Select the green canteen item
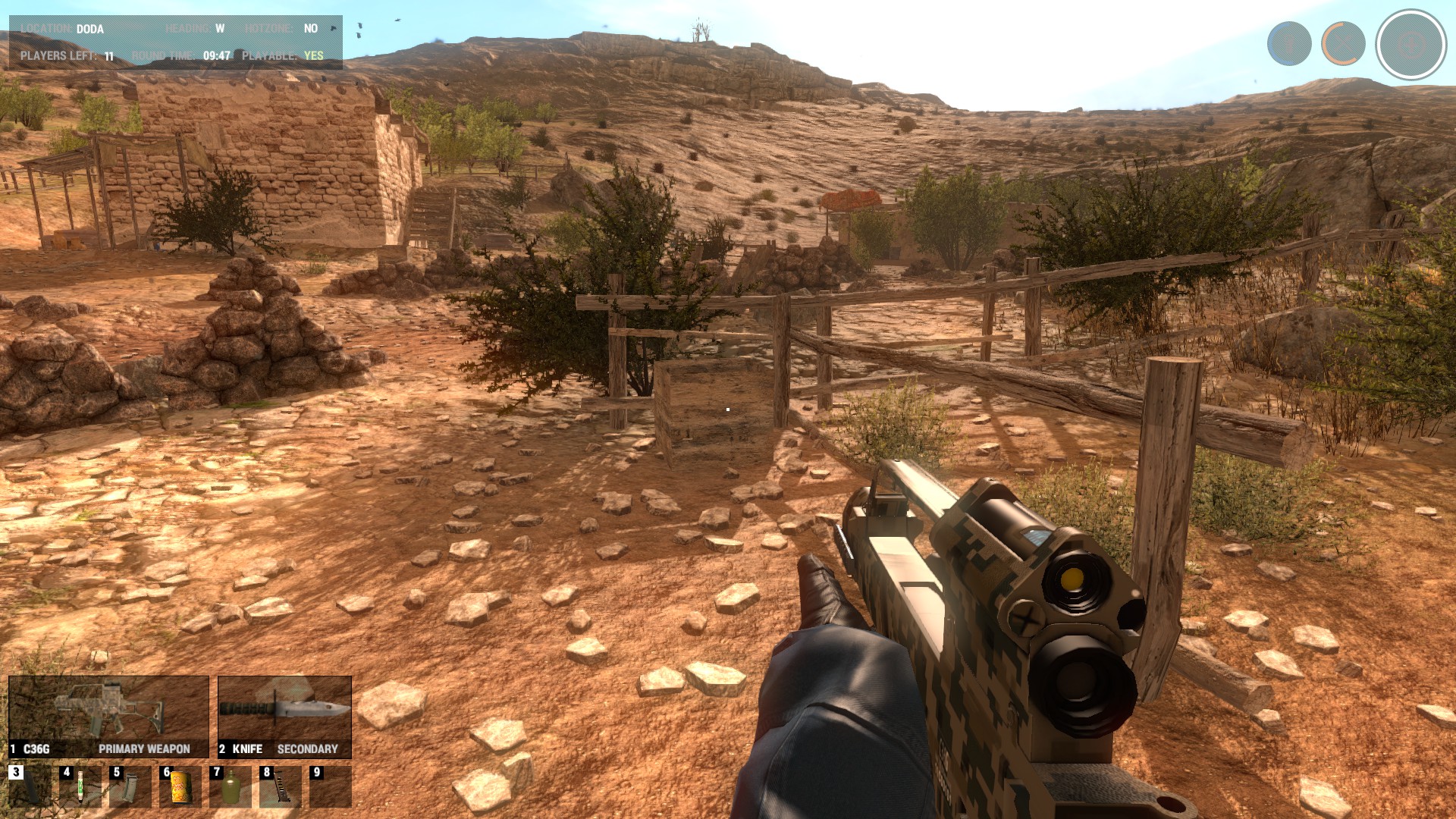1456x819 pixels. [230, 787]
